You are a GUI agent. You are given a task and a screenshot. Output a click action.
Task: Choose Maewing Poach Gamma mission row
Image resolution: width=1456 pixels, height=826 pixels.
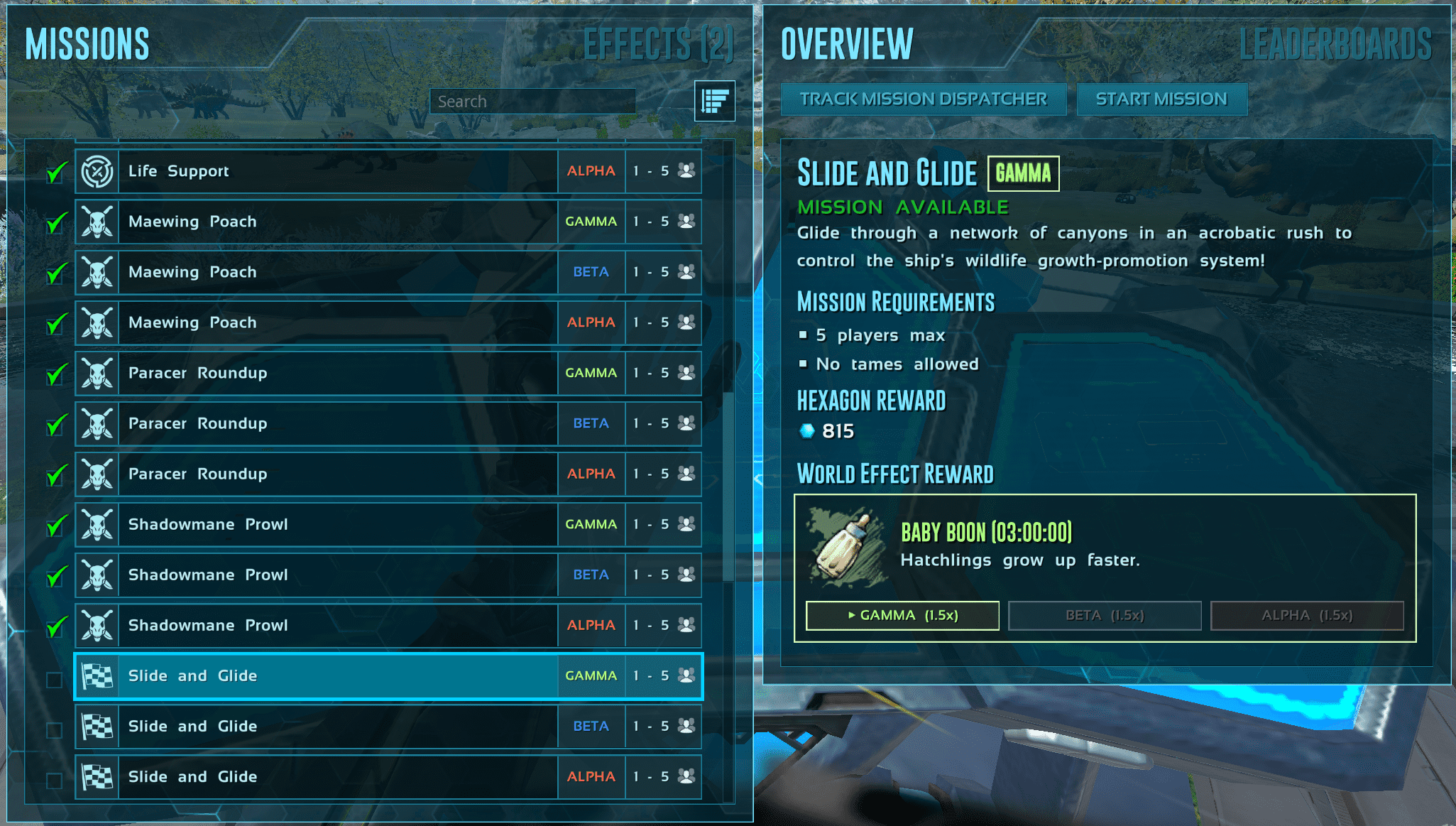click(388, 222)
